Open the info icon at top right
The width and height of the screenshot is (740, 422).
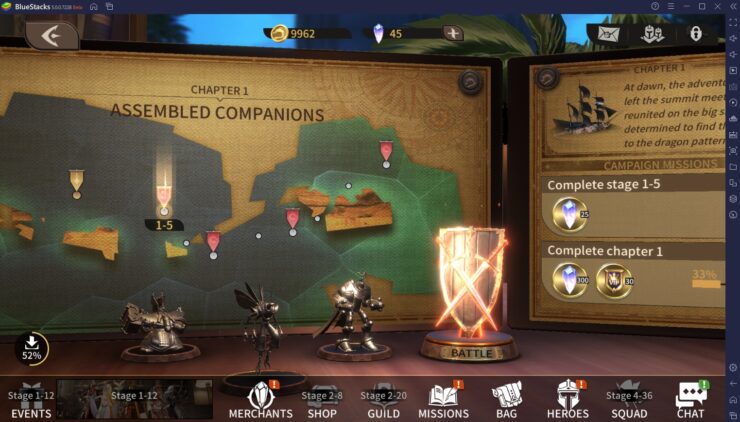(x=696, y=34)
